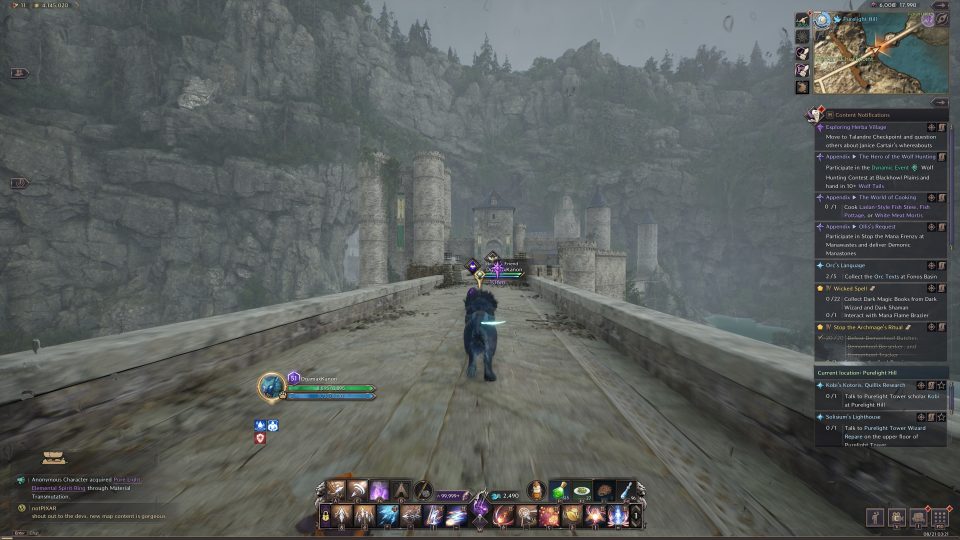Activate the purple crystal skill in top row
960x540 pixels.
coord(379,491)
